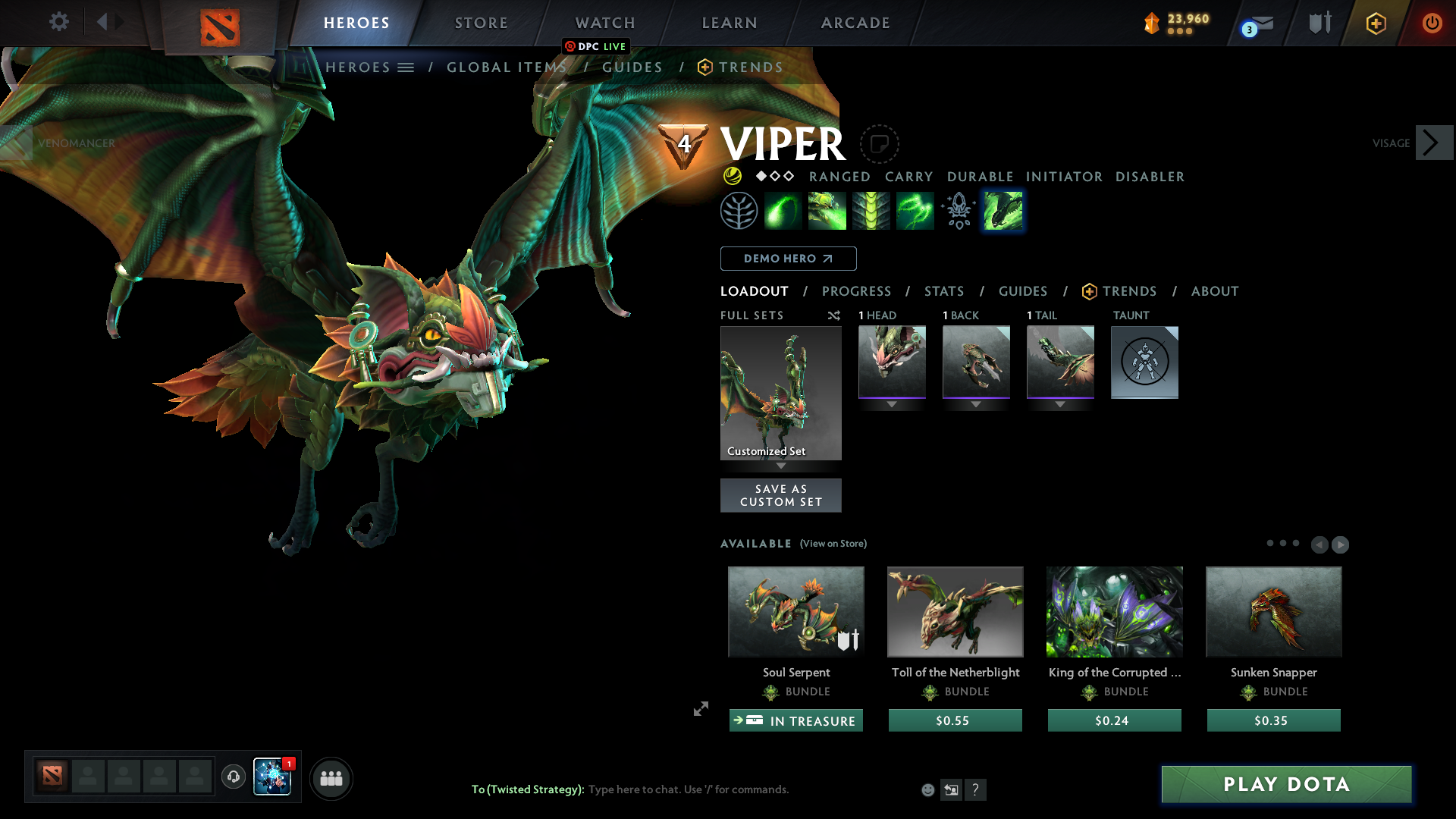Toggle the shuffle icon next to FULL SETS
This screenshot has width=1456, height=819.
coord(834,315)
